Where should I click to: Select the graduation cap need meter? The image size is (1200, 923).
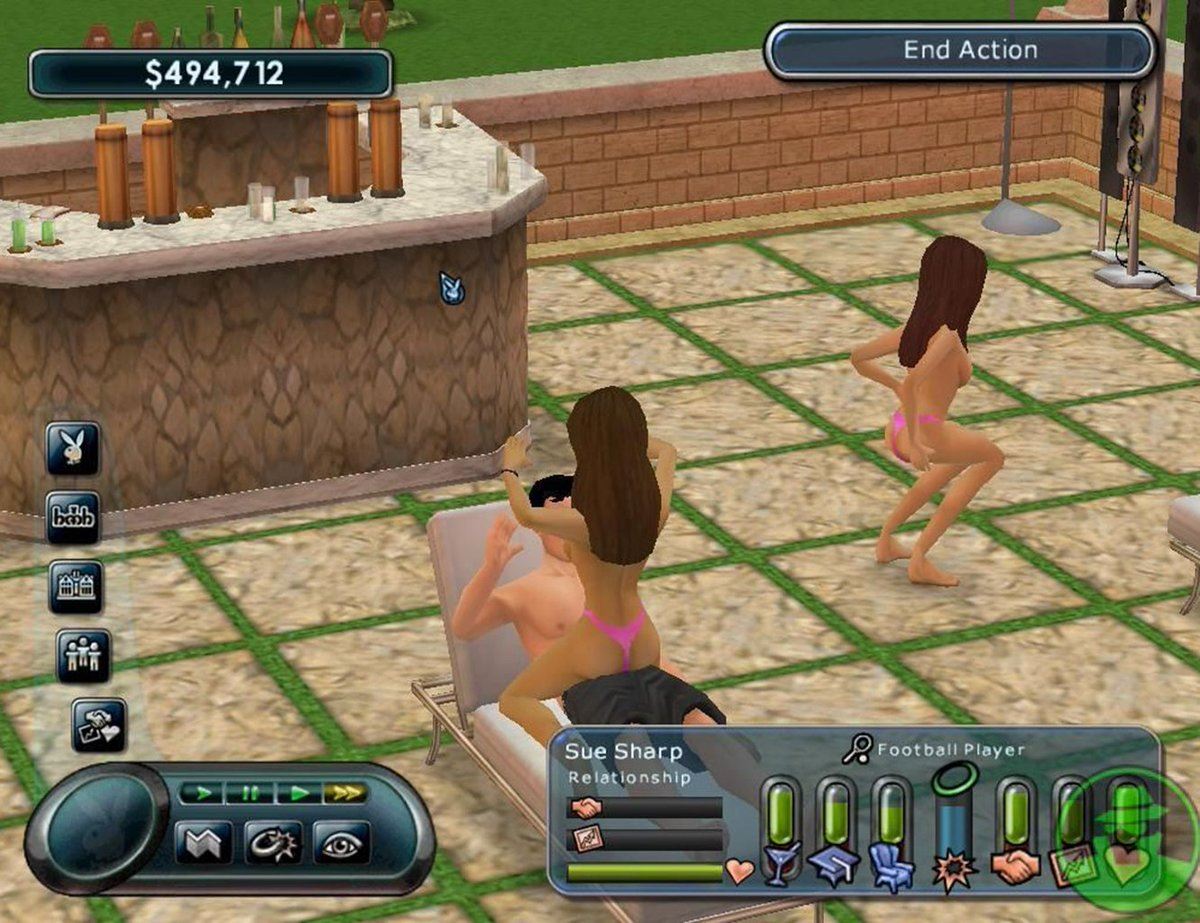point(836,832)
